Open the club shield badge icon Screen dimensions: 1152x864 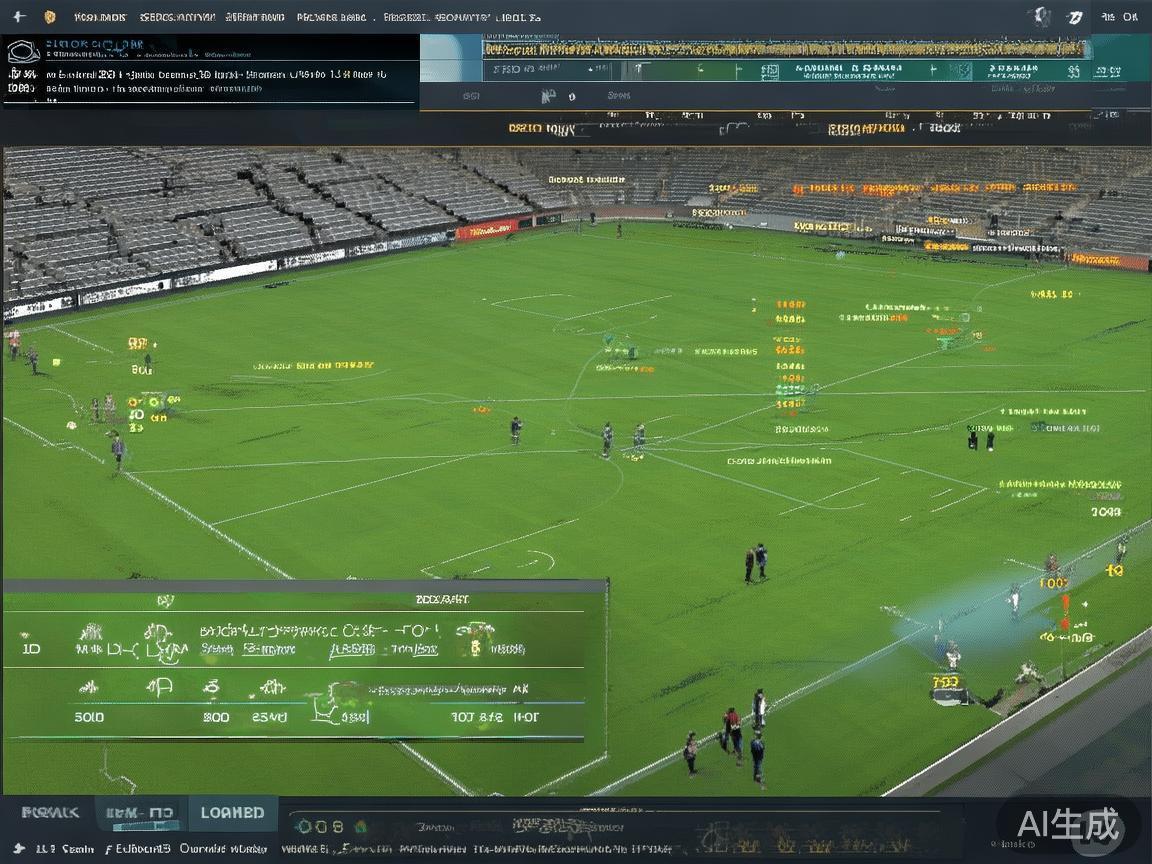point(50,17)
